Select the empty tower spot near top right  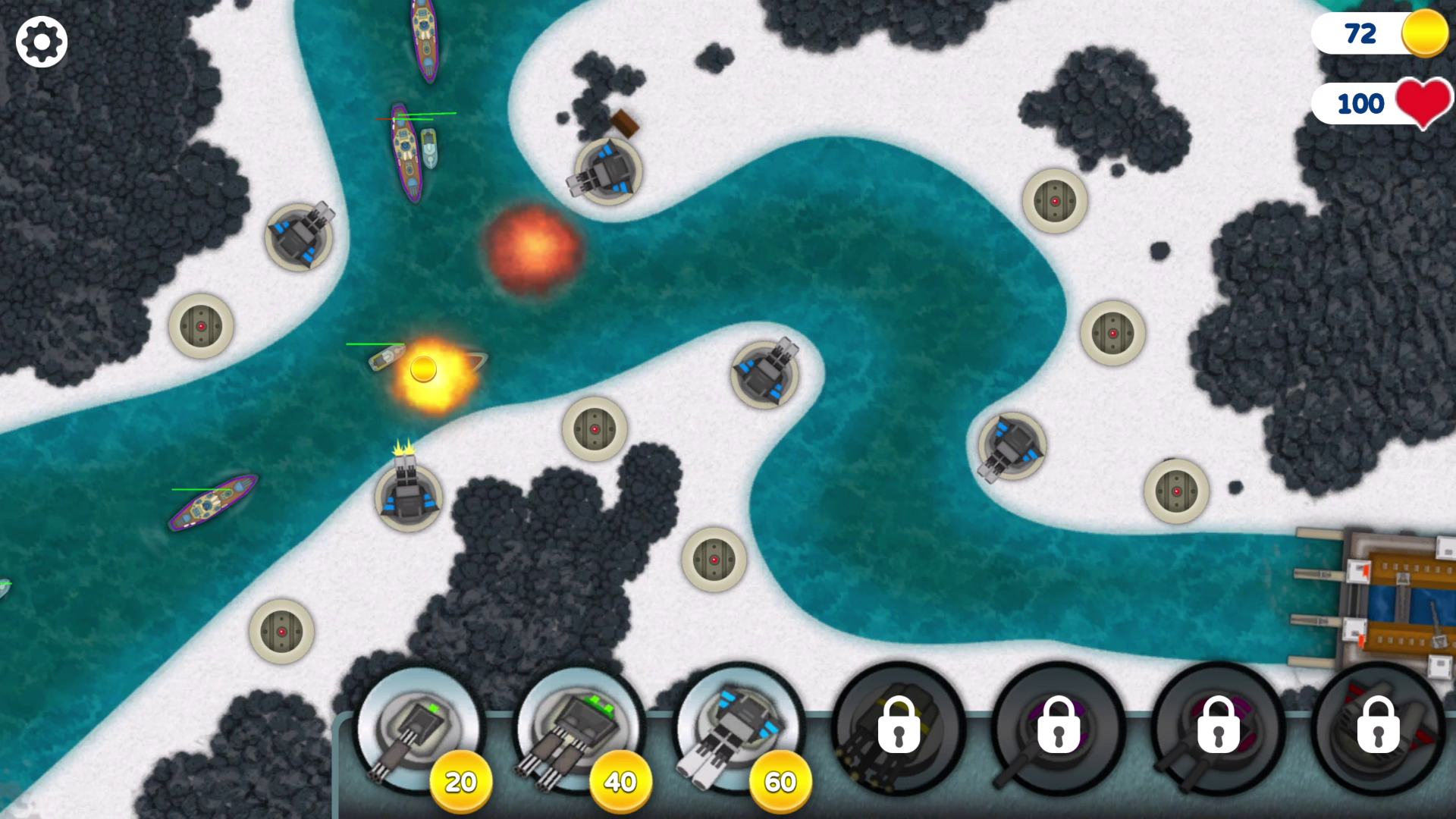1054,201
